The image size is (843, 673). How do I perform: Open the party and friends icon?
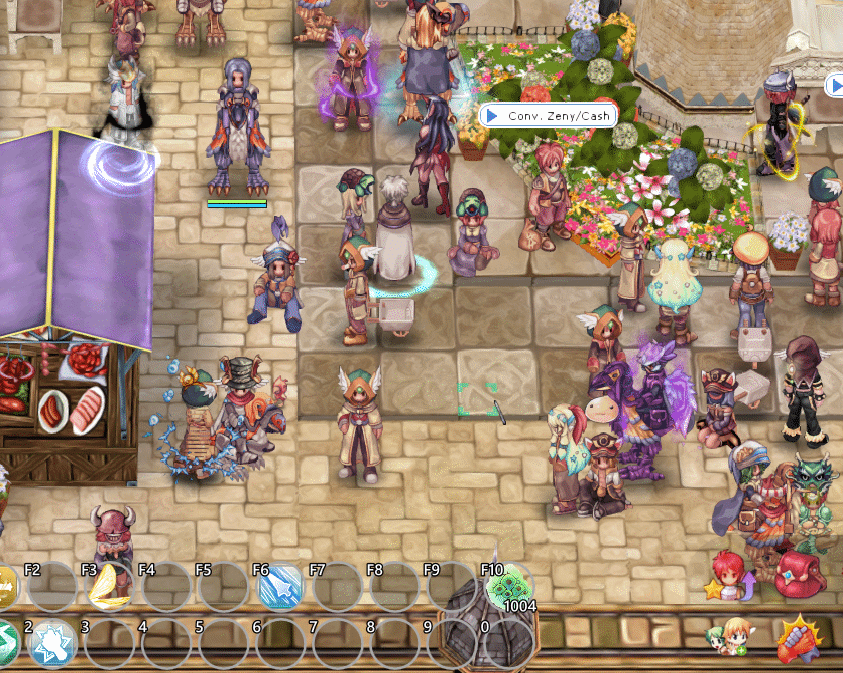pyautogui.click(x=730, y=636)
